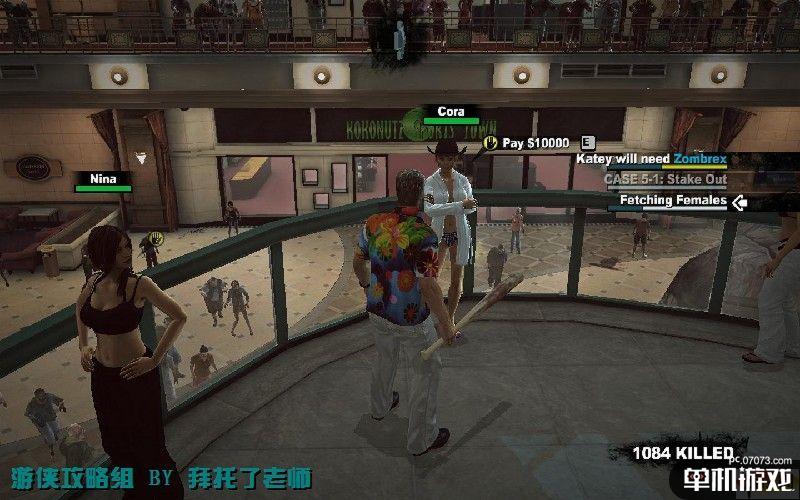800x500 pixels.
Task: Select the Katey will need Zombrex objective
Action: tap(650, 159)
